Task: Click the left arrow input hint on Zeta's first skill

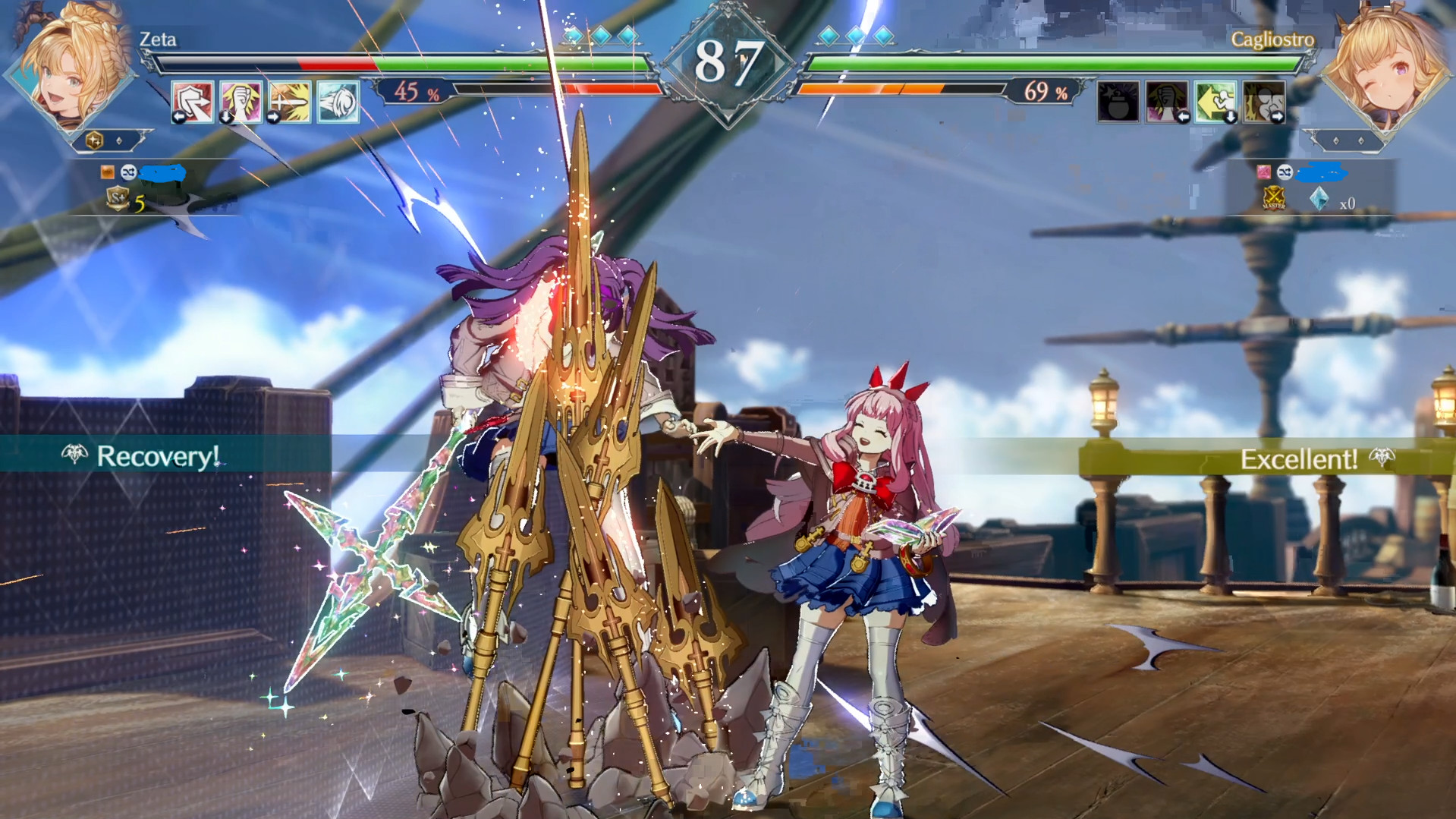Action: pyautogui.click(x=180, y=116)
